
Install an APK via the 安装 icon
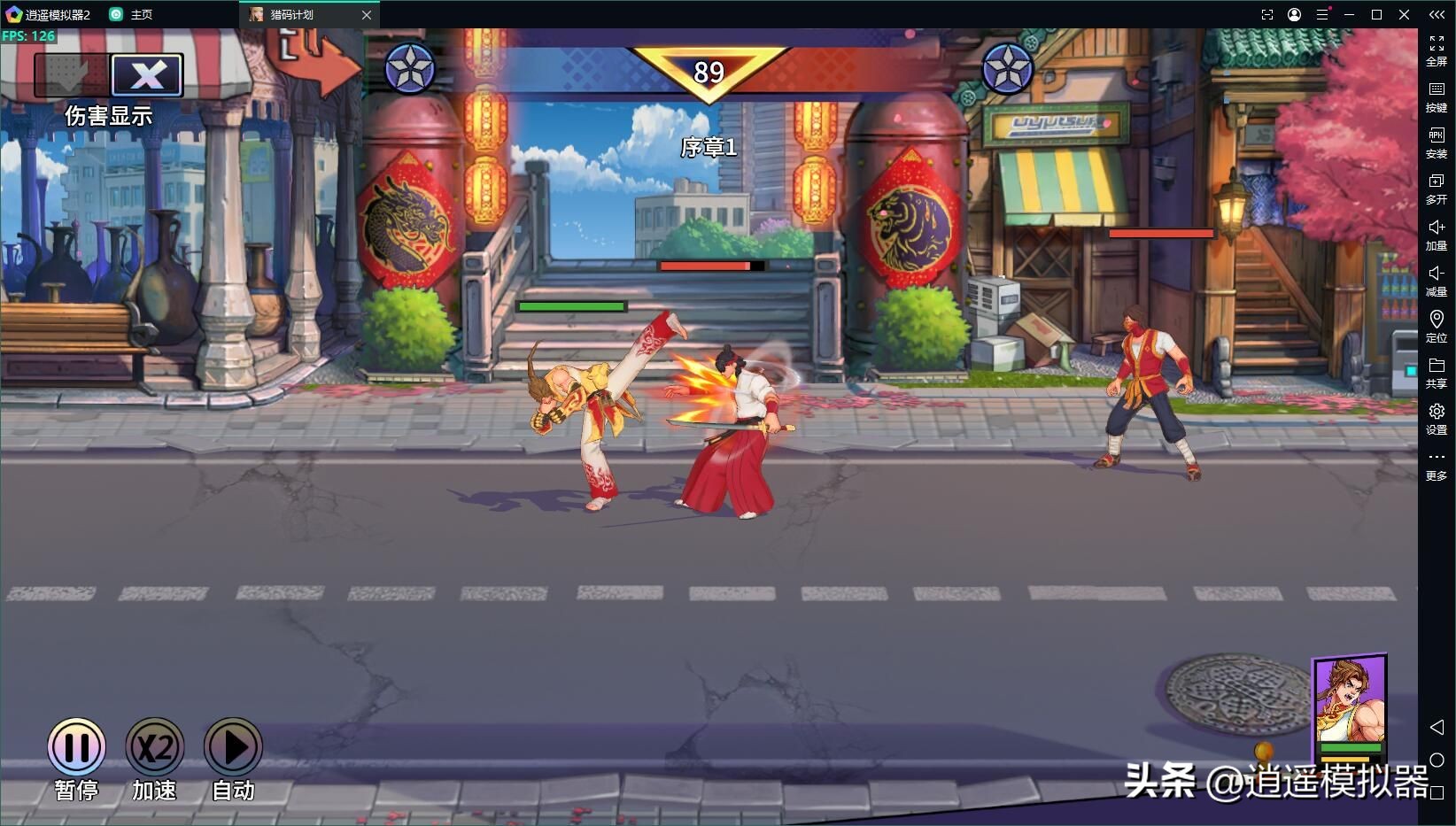click(1436, 143)
